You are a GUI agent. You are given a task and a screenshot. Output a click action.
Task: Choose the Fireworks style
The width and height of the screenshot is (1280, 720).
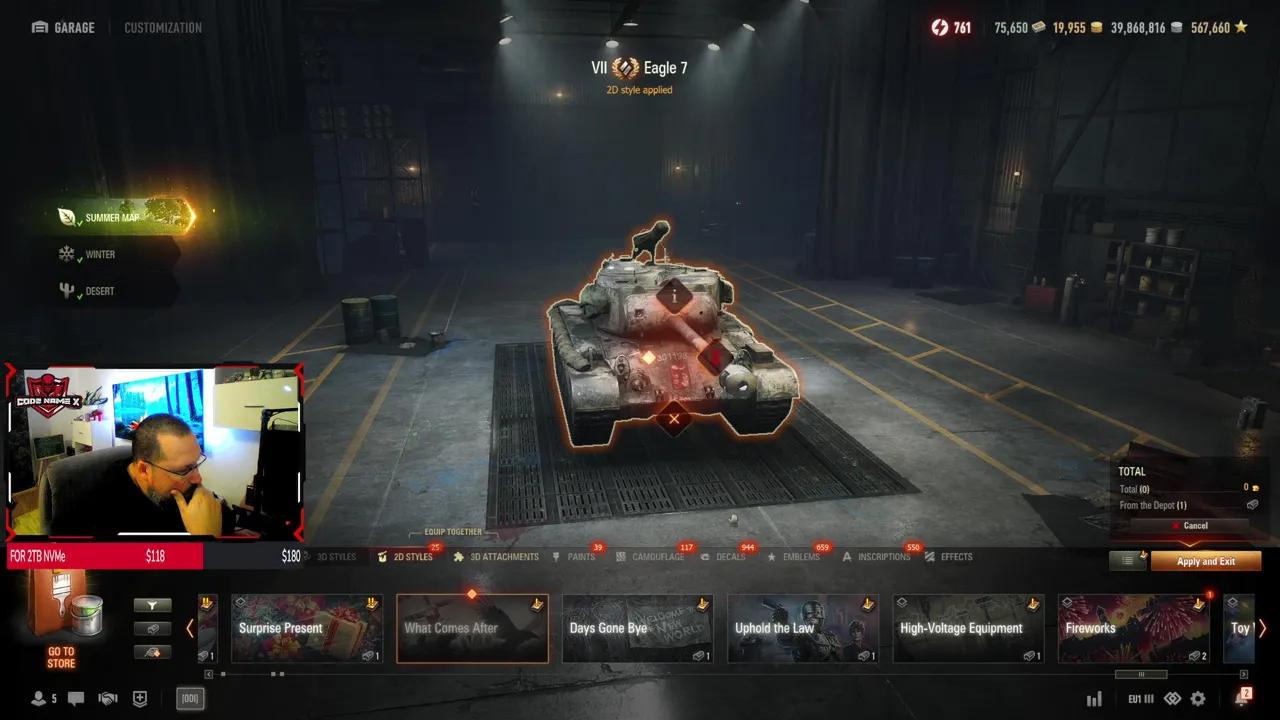point(1133,629)
